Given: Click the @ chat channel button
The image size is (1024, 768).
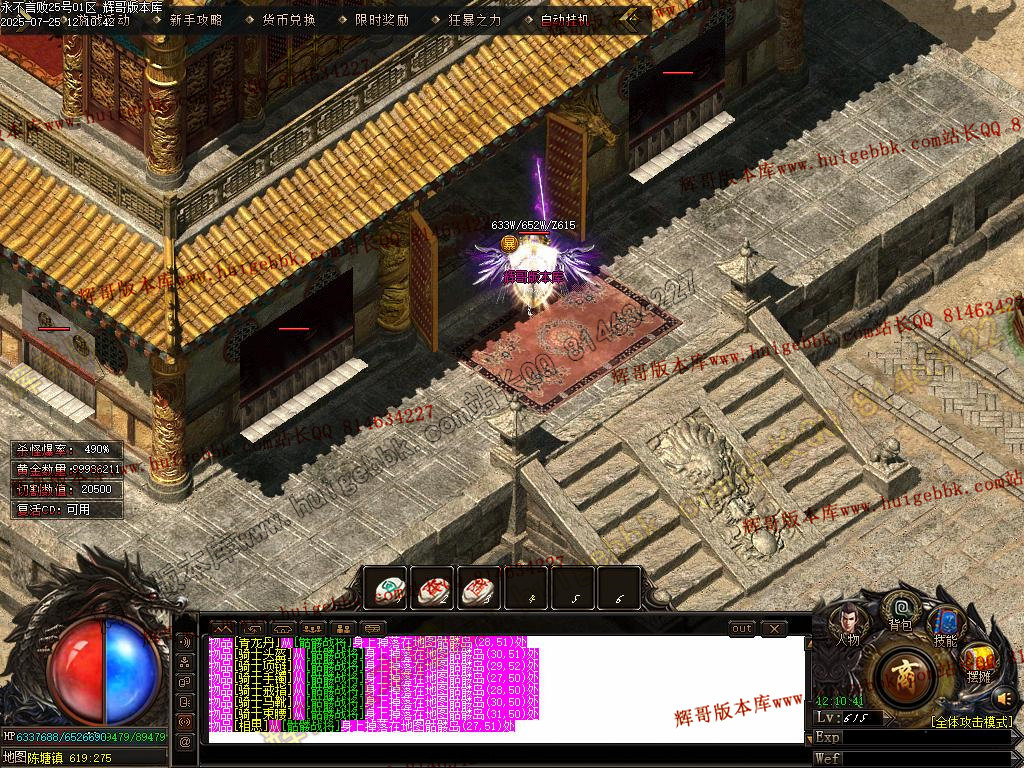Looking at the screenshot, I should (x=184, y=741).
